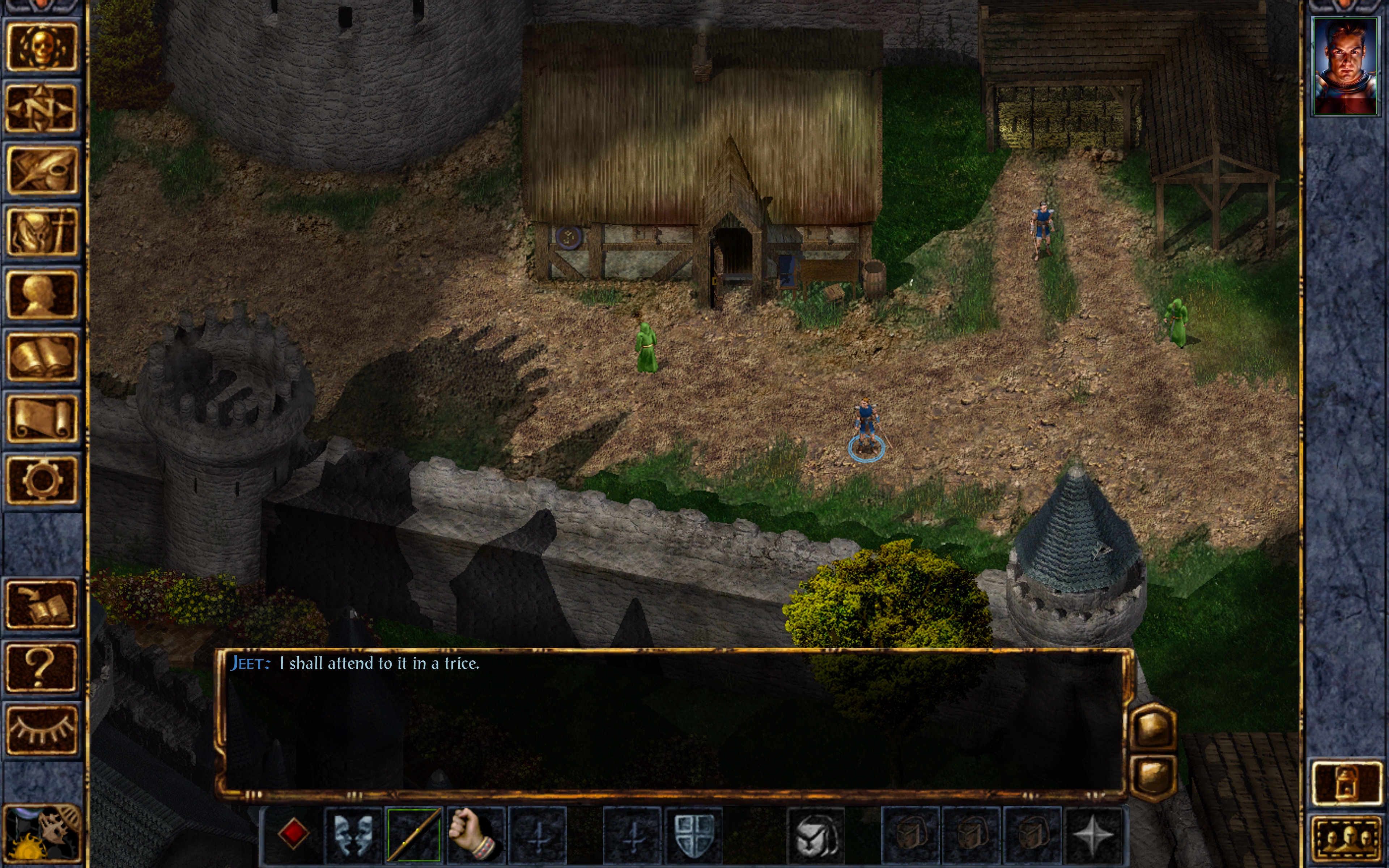
Task: Open the area map with the compass icon
Action: point(41,109)
